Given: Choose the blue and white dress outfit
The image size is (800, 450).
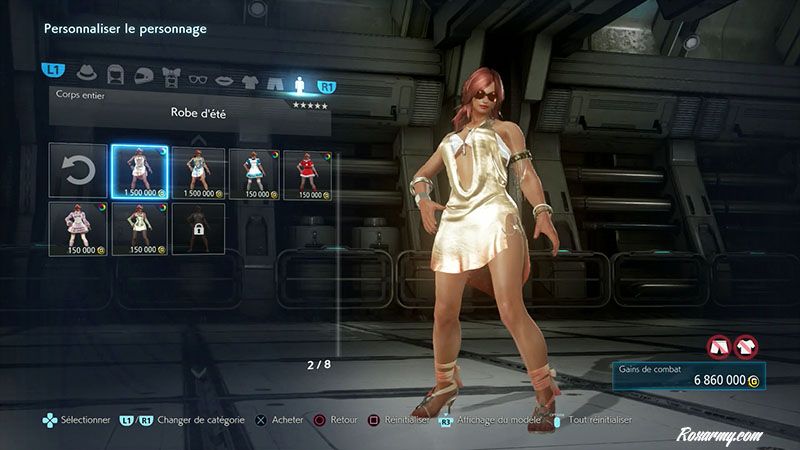Looking at the screenshot, I should pyautogui.click(x=197, y=171).
